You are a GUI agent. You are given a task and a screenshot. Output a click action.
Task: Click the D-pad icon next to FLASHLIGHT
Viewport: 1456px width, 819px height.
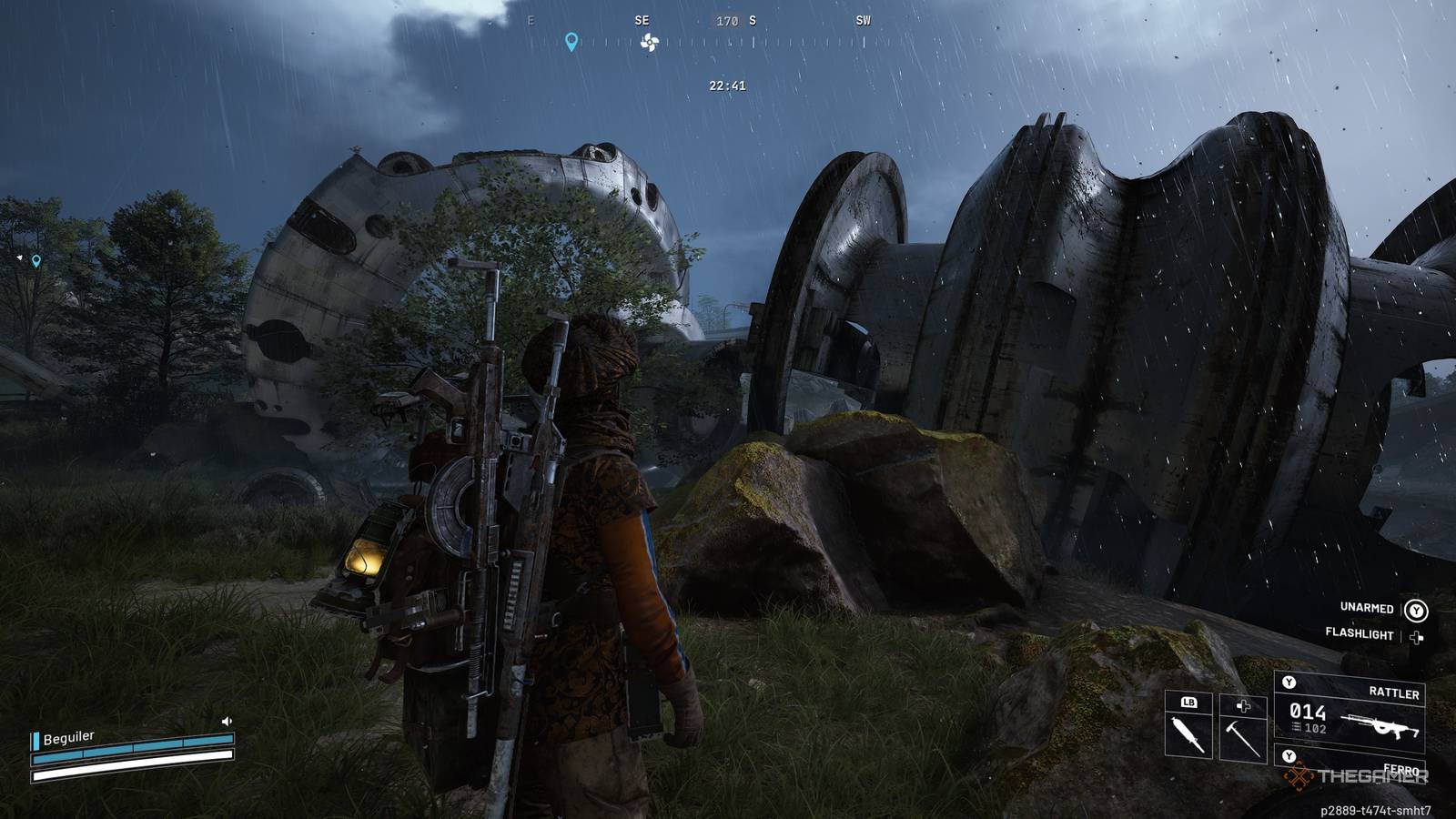1416,635
